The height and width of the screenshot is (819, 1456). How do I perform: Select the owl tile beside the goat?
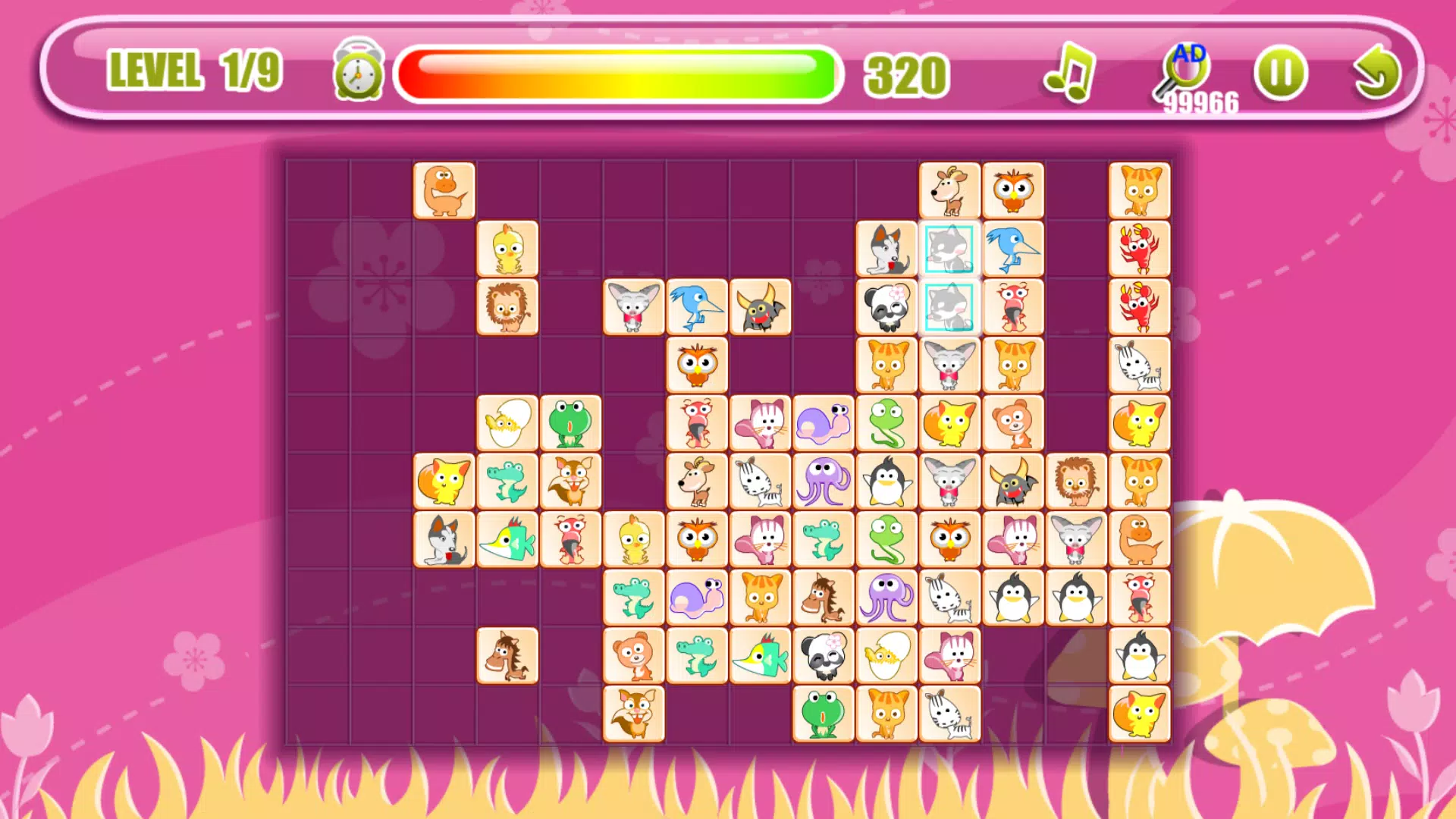click(x=1013, y=188)
